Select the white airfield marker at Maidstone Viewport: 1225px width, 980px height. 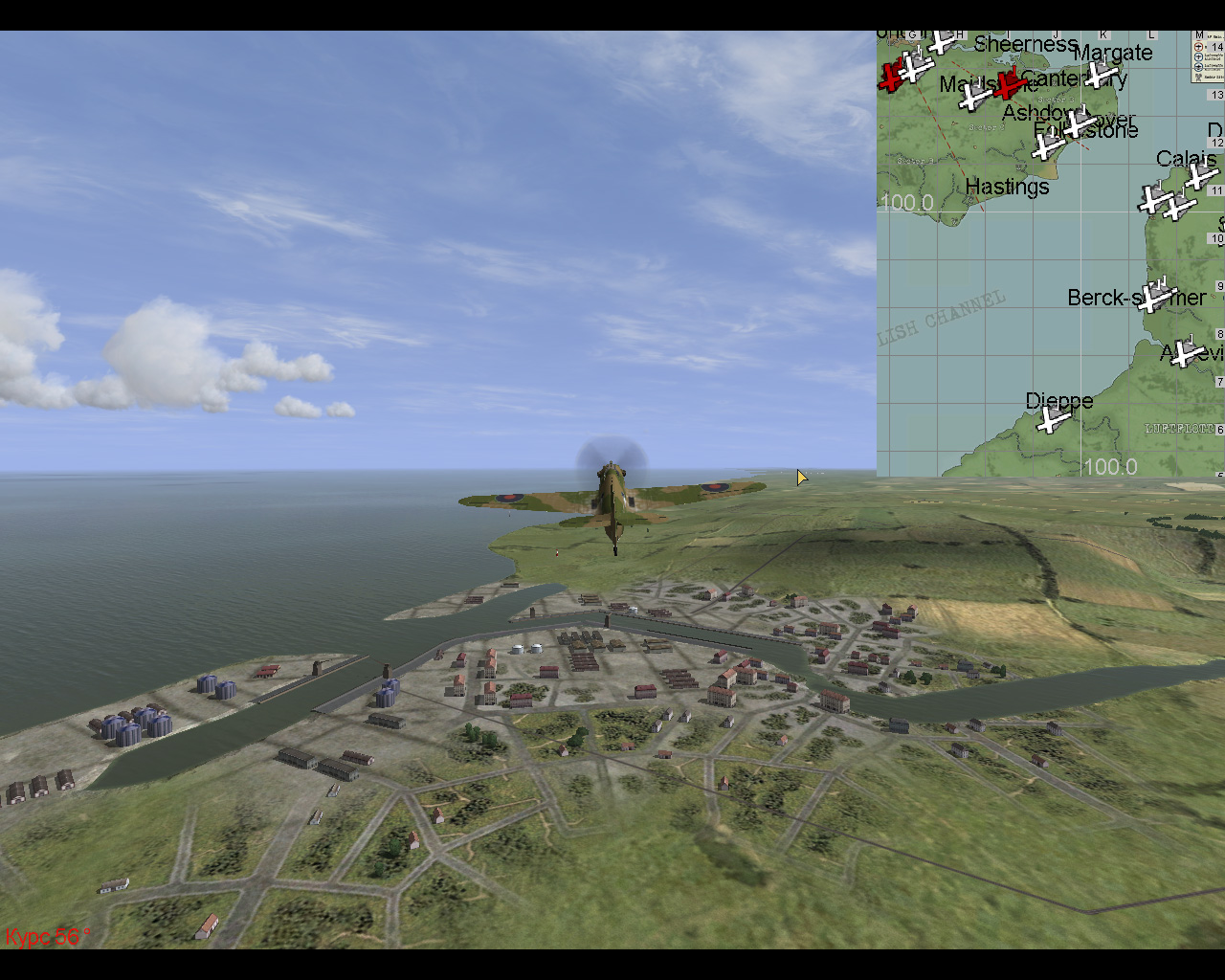975,96
